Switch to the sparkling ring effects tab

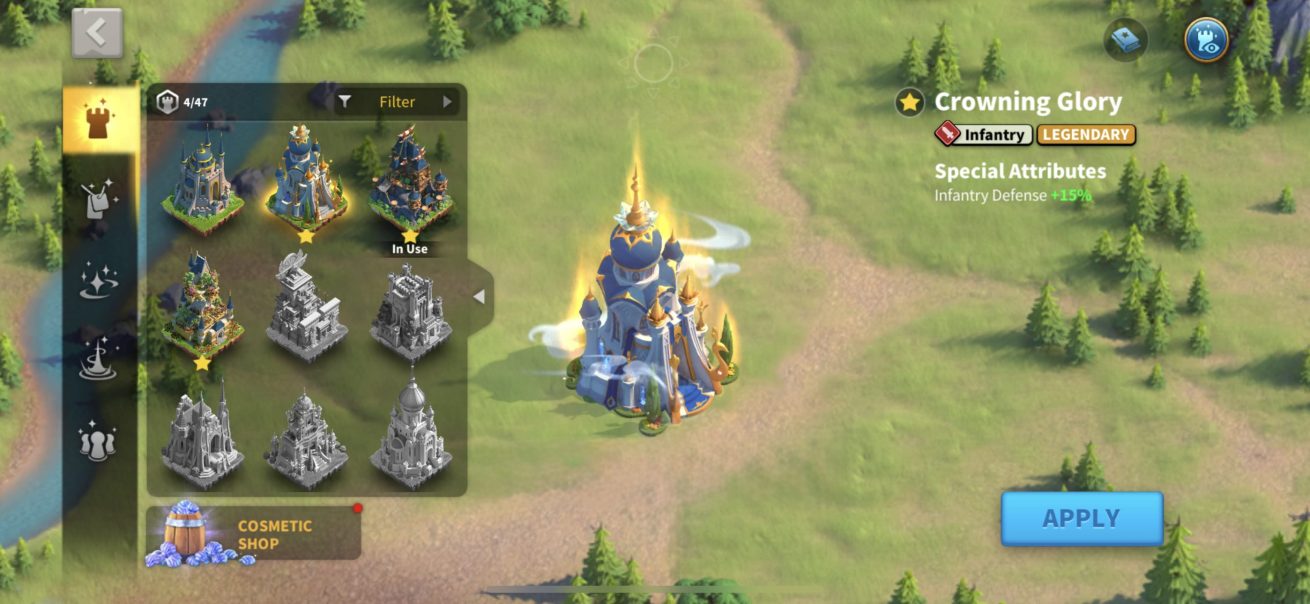point(99,281)
